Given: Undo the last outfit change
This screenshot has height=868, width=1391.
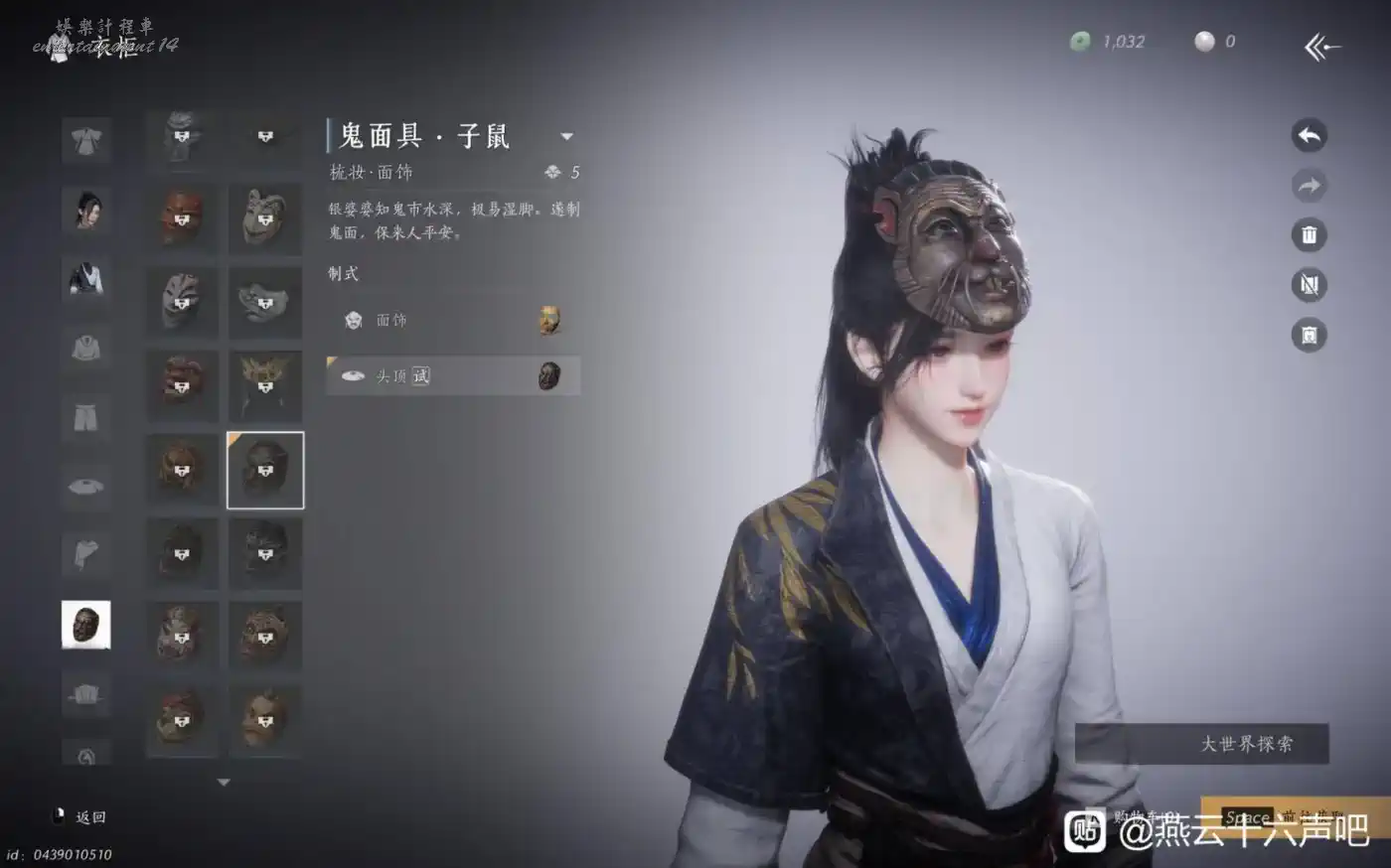Looking at the screenshot, I should 1309,136.
